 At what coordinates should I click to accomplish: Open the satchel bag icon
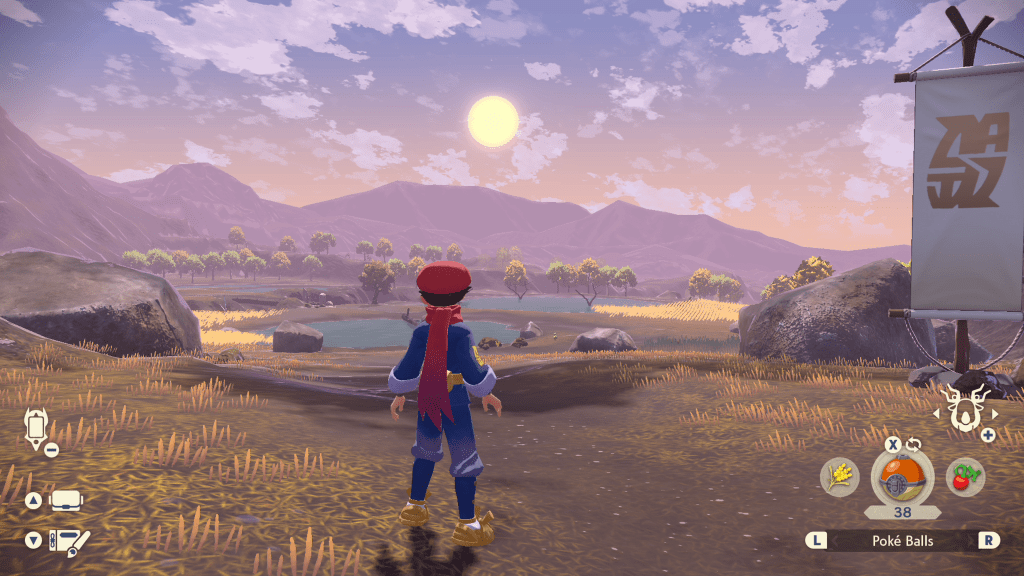click(x=66, y=500)
